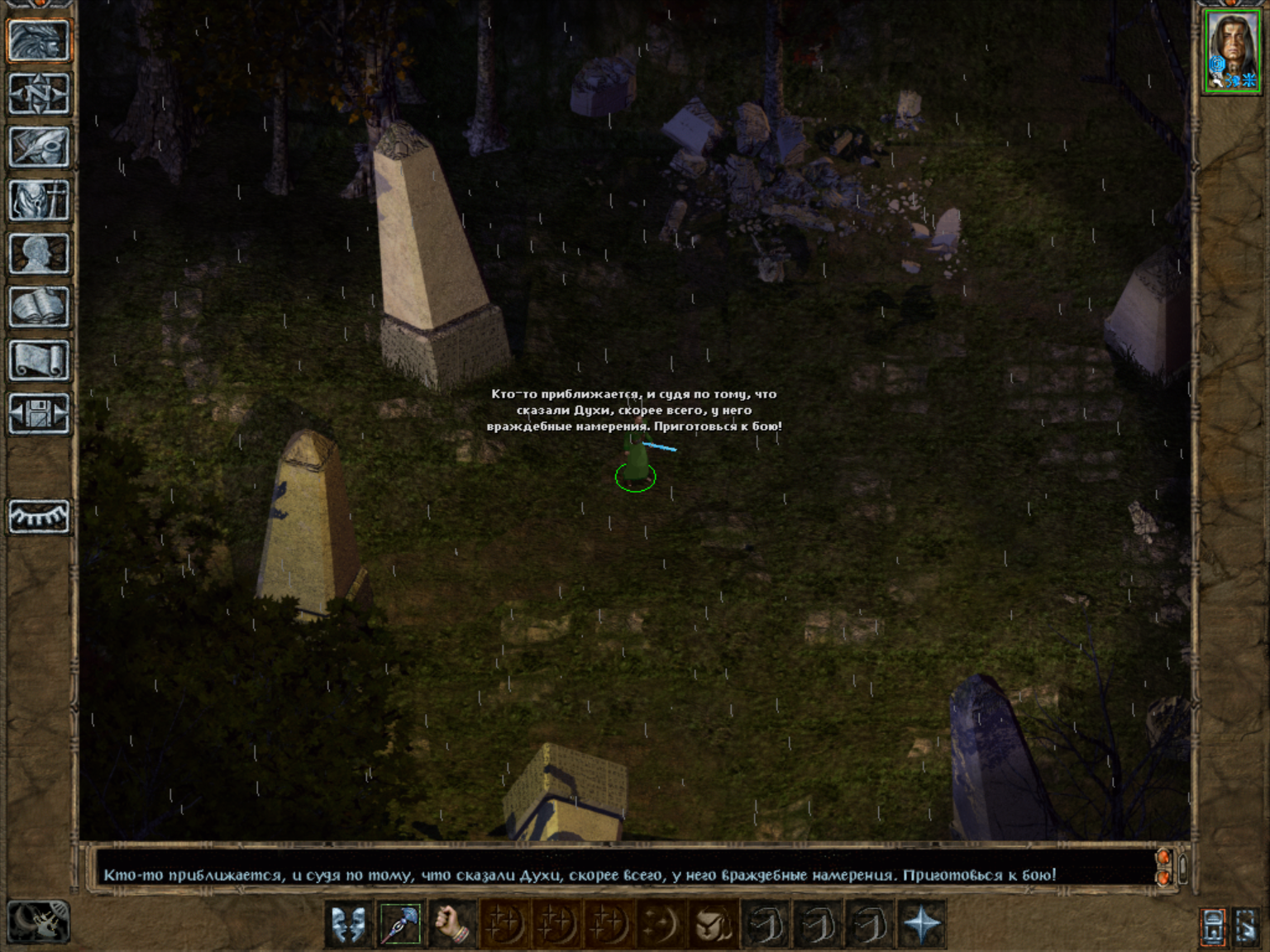Open the area map with the compass button
Screen dimensions: 1270x952
click(x=38, y=93)
